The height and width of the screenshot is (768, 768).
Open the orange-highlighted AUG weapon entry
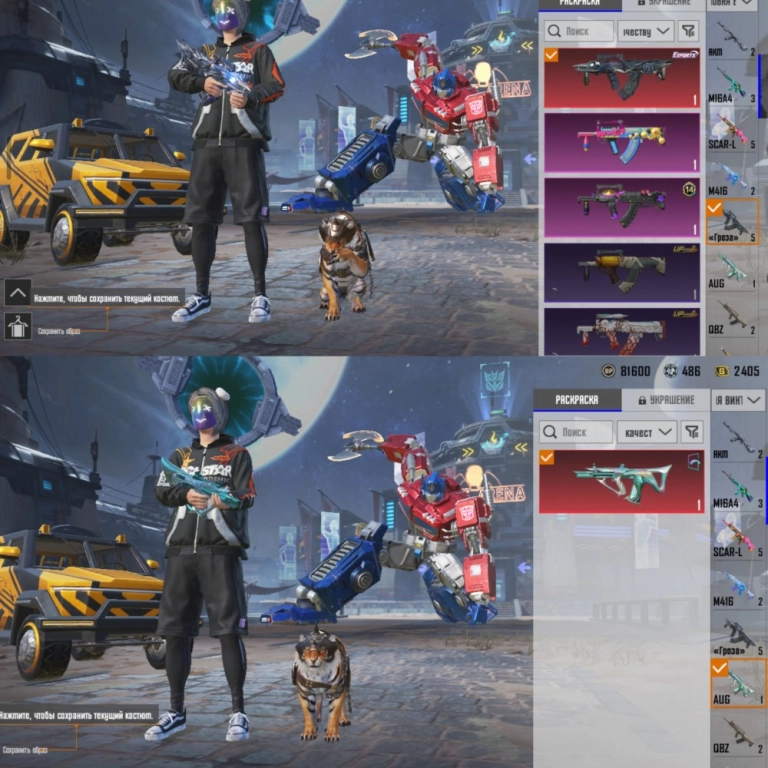(738, 684)
